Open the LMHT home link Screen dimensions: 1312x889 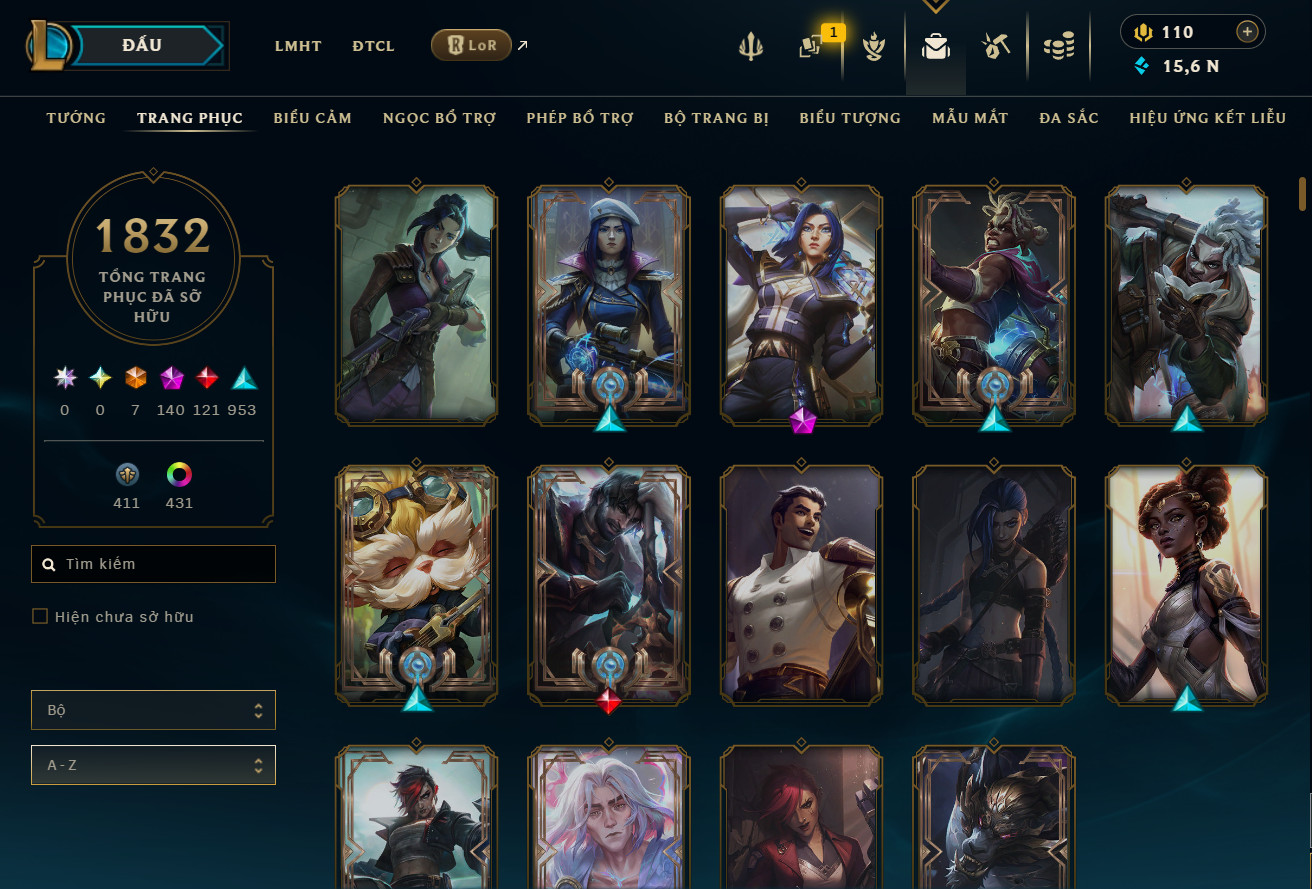click(x=298, y=46)
